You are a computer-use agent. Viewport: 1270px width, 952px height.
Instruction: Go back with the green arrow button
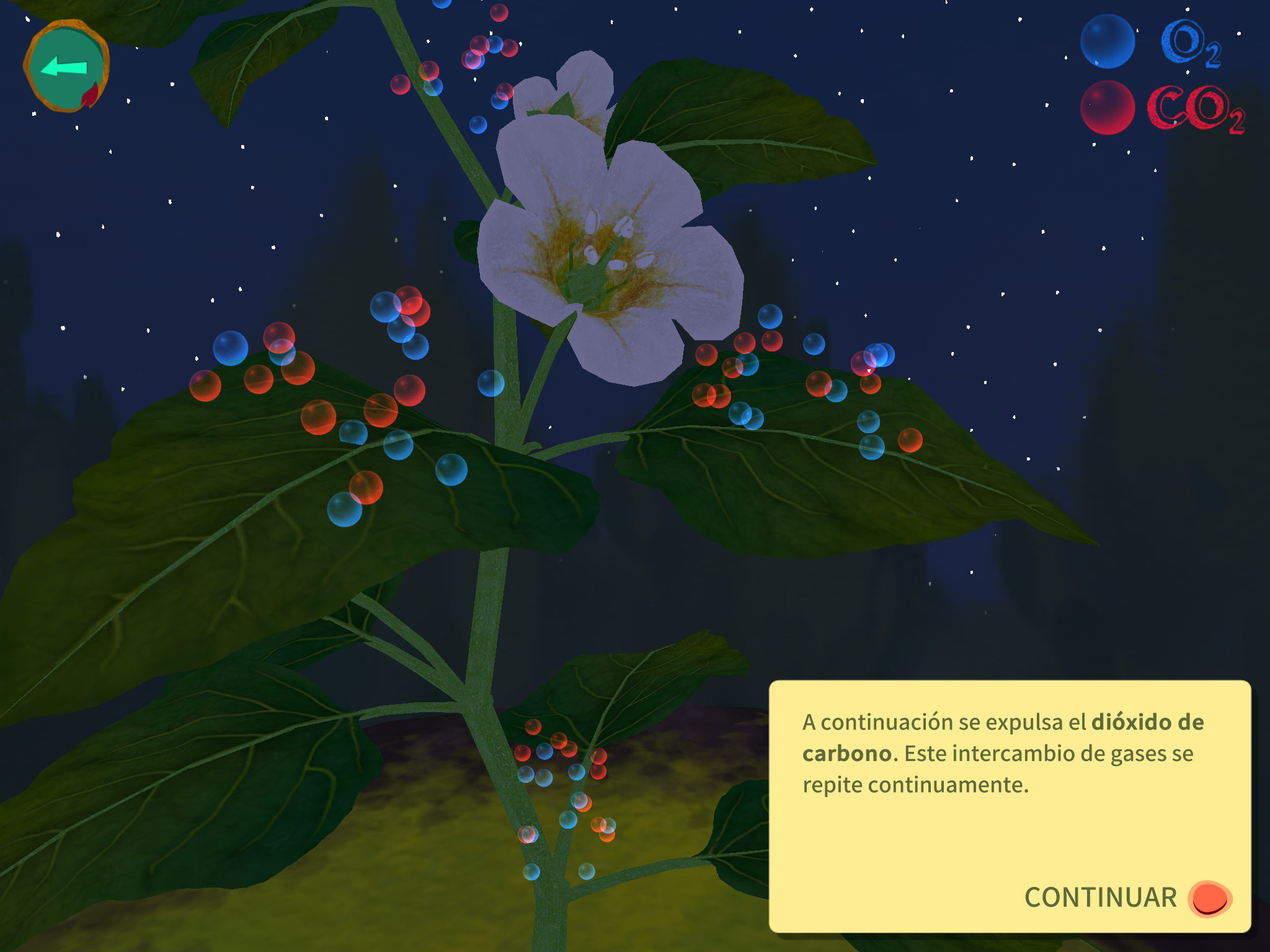coord(66,66)
